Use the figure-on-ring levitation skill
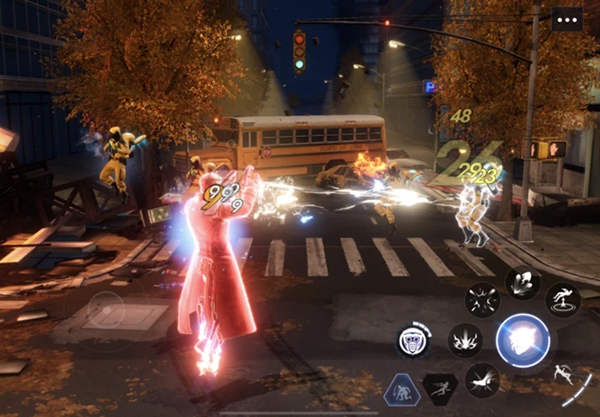Screen dimensions: 600x417 [x=563, y=300]
